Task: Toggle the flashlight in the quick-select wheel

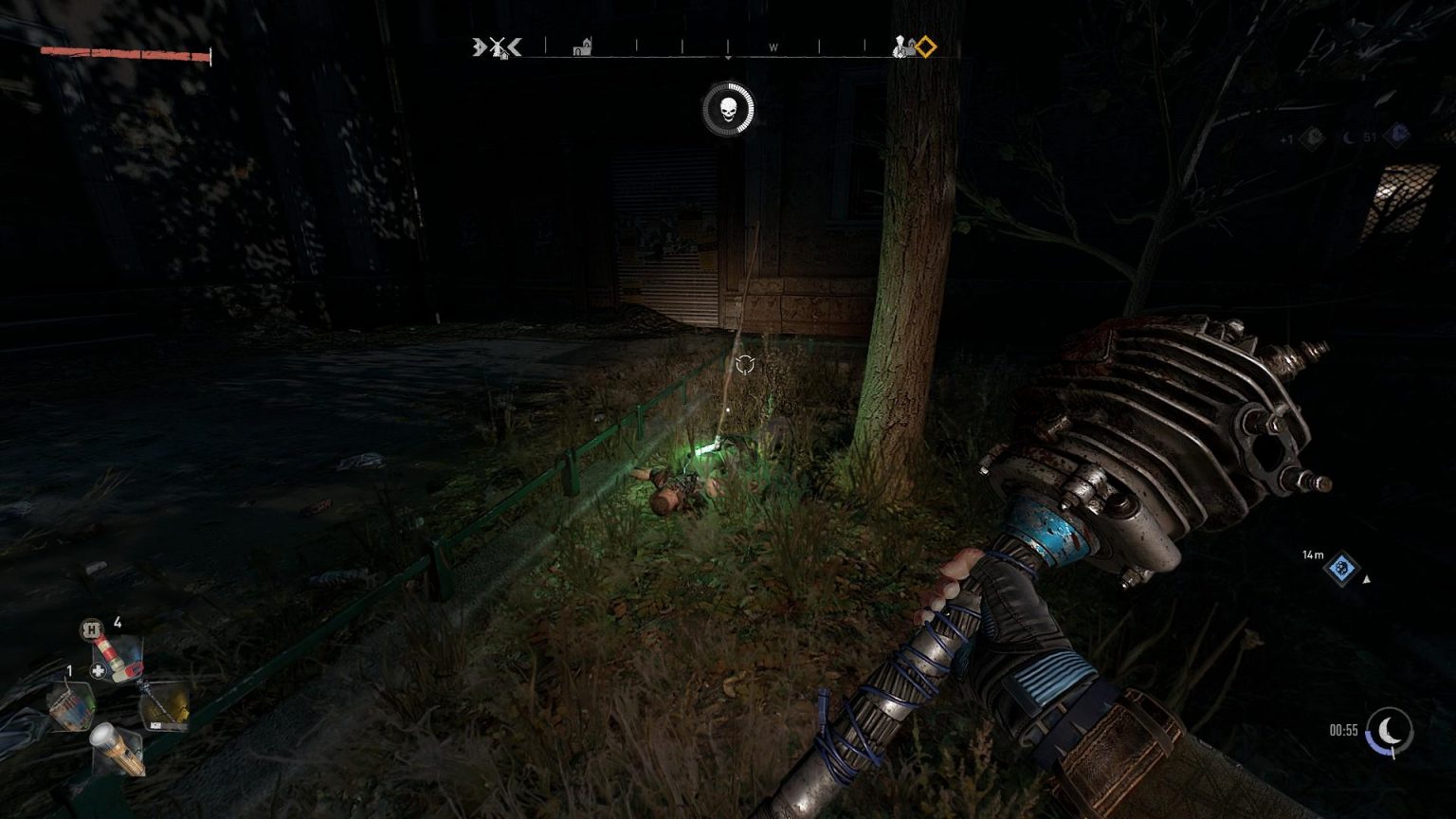Action: [x=116, y=750]
